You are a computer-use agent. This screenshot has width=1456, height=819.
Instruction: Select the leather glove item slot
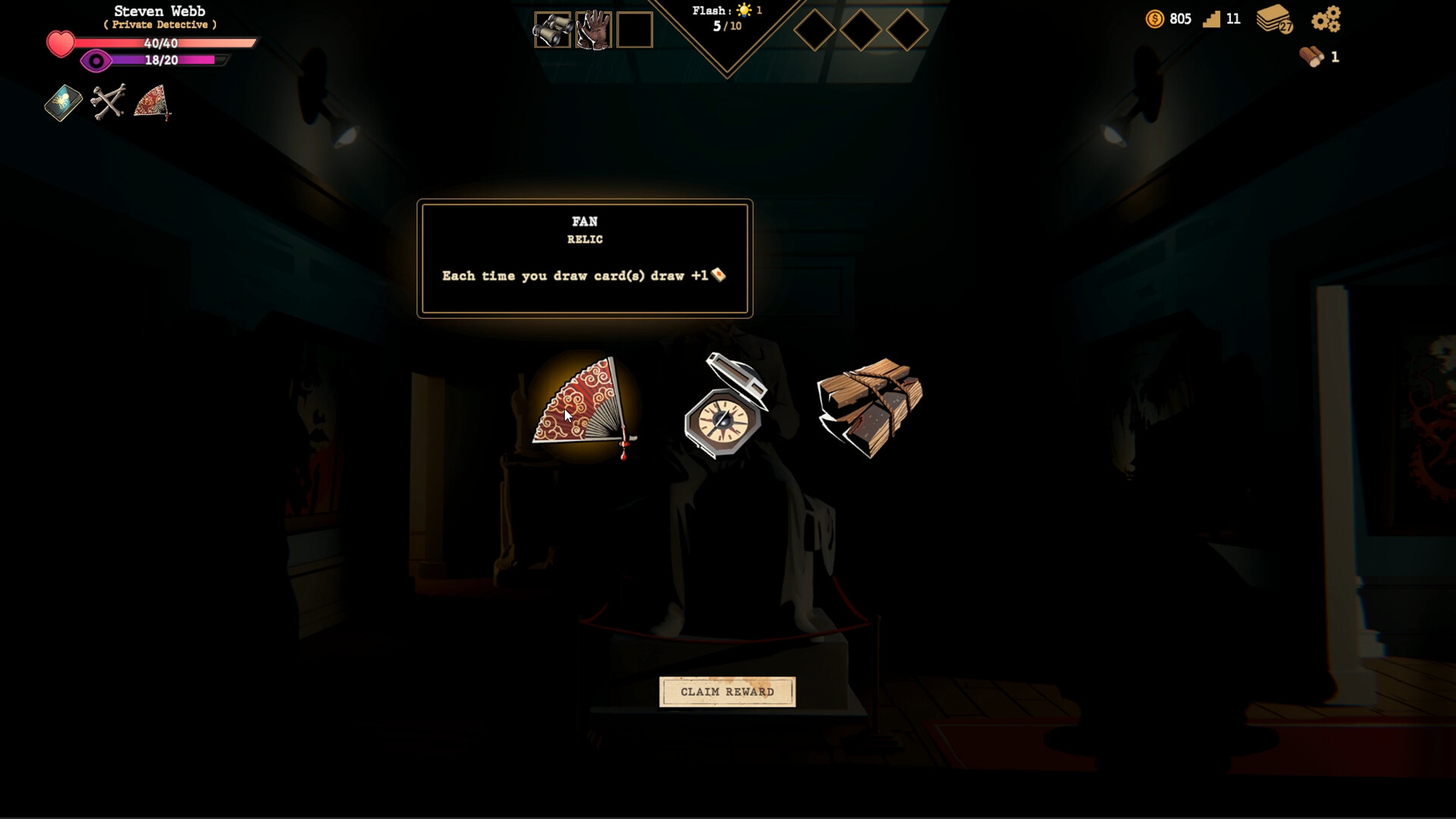[593, 30]
